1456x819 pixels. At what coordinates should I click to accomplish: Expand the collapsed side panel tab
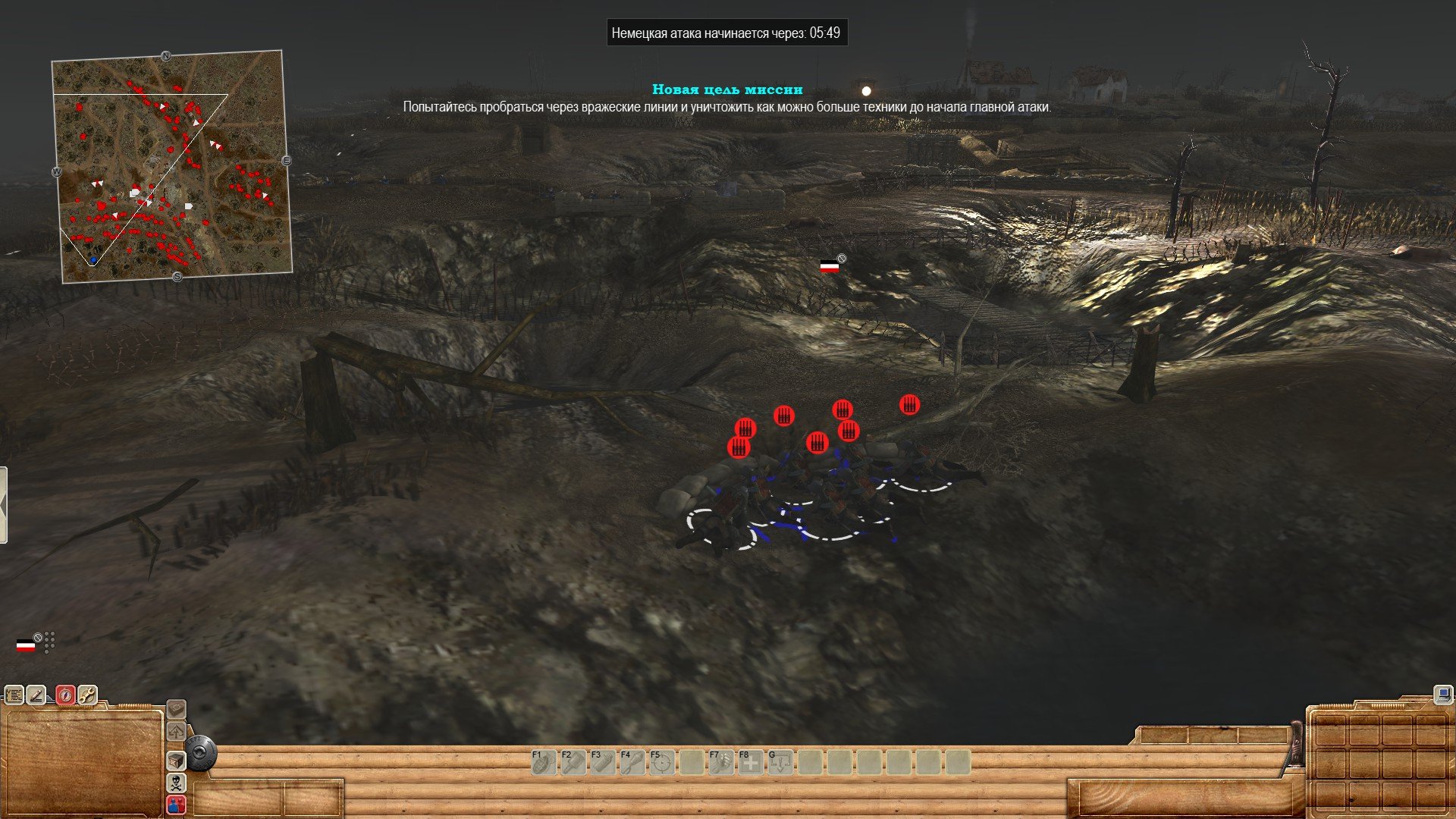(4, 505)
